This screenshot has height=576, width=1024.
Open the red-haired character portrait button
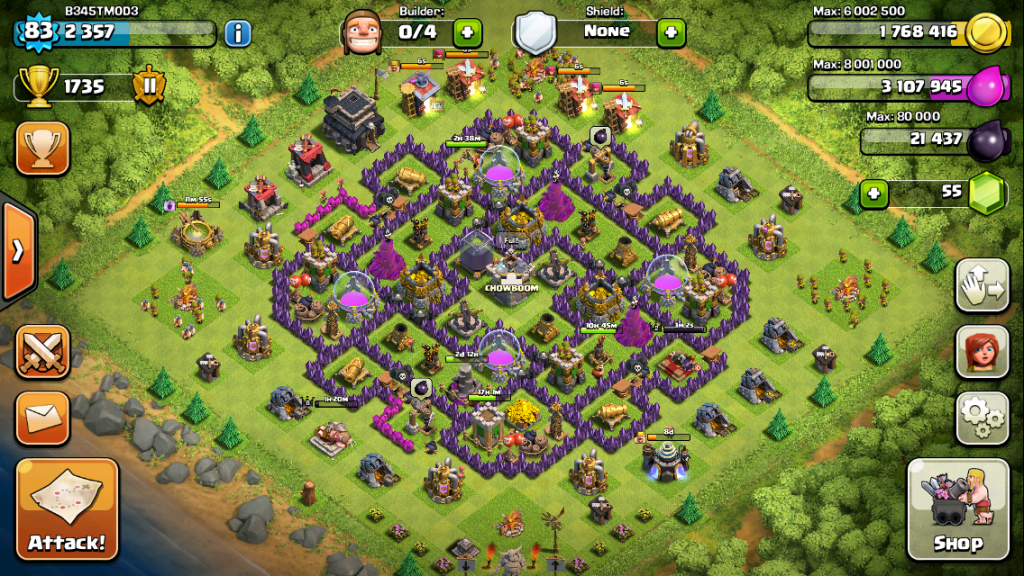pos(982,351)
